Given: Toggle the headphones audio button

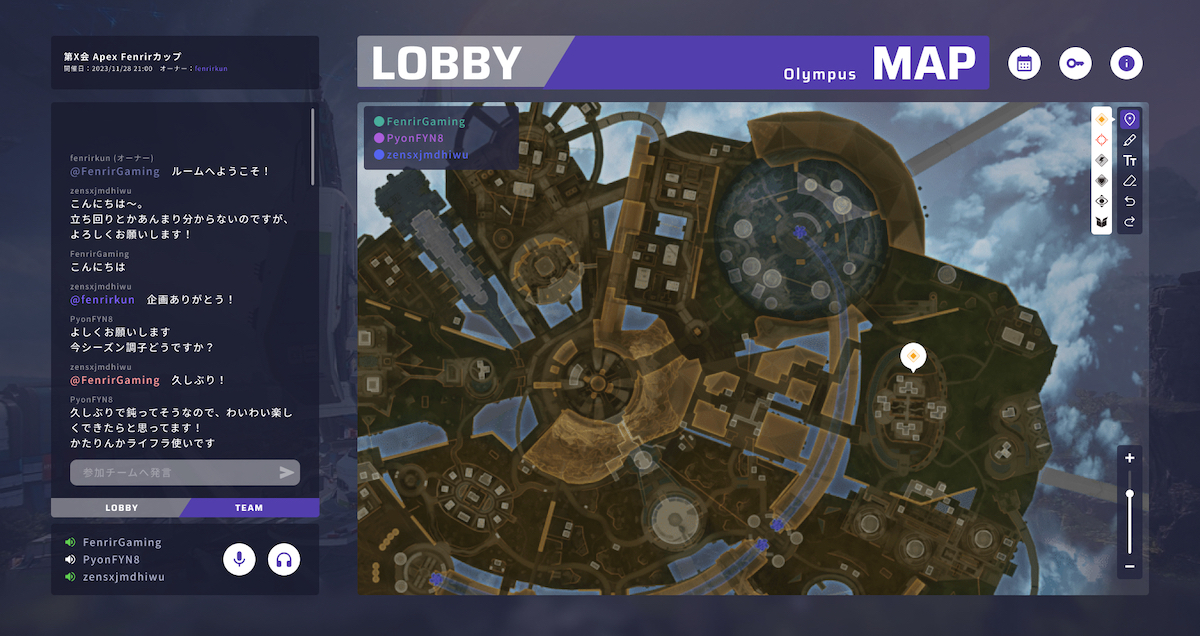Looking at the screenshot, I should (284, 560).
